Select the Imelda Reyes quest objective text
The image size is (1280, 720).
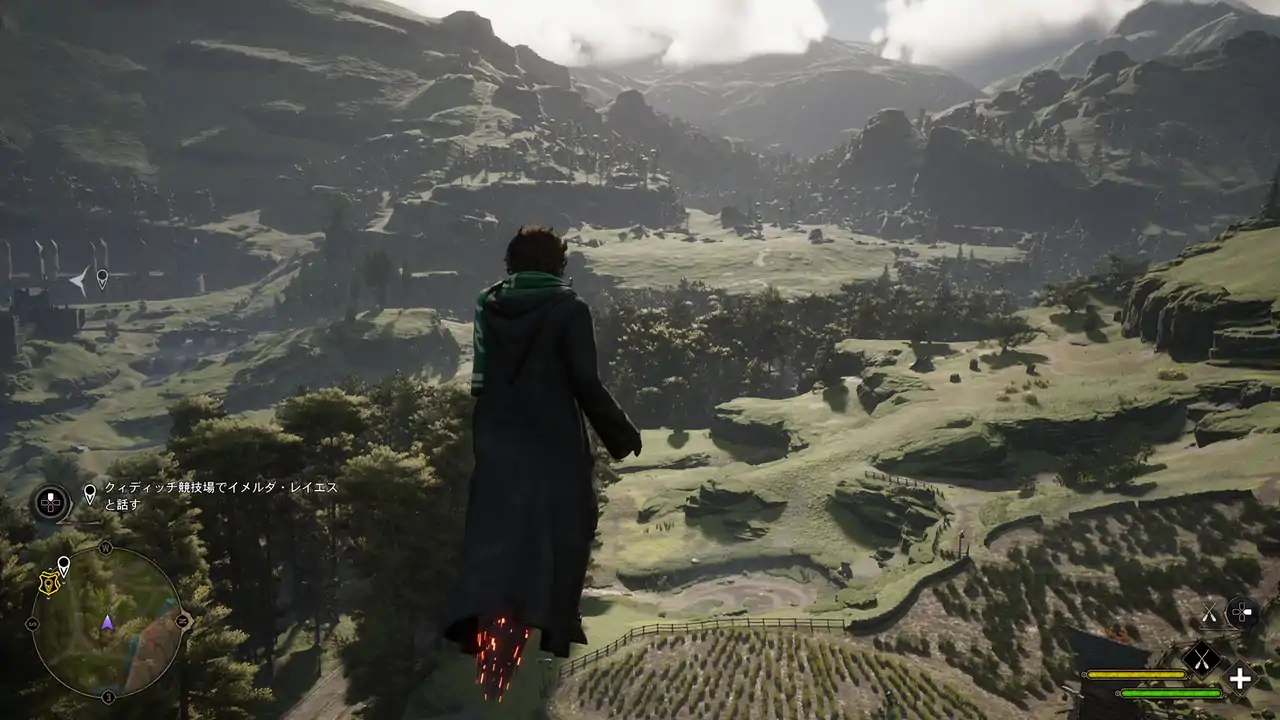pos(221,495)
